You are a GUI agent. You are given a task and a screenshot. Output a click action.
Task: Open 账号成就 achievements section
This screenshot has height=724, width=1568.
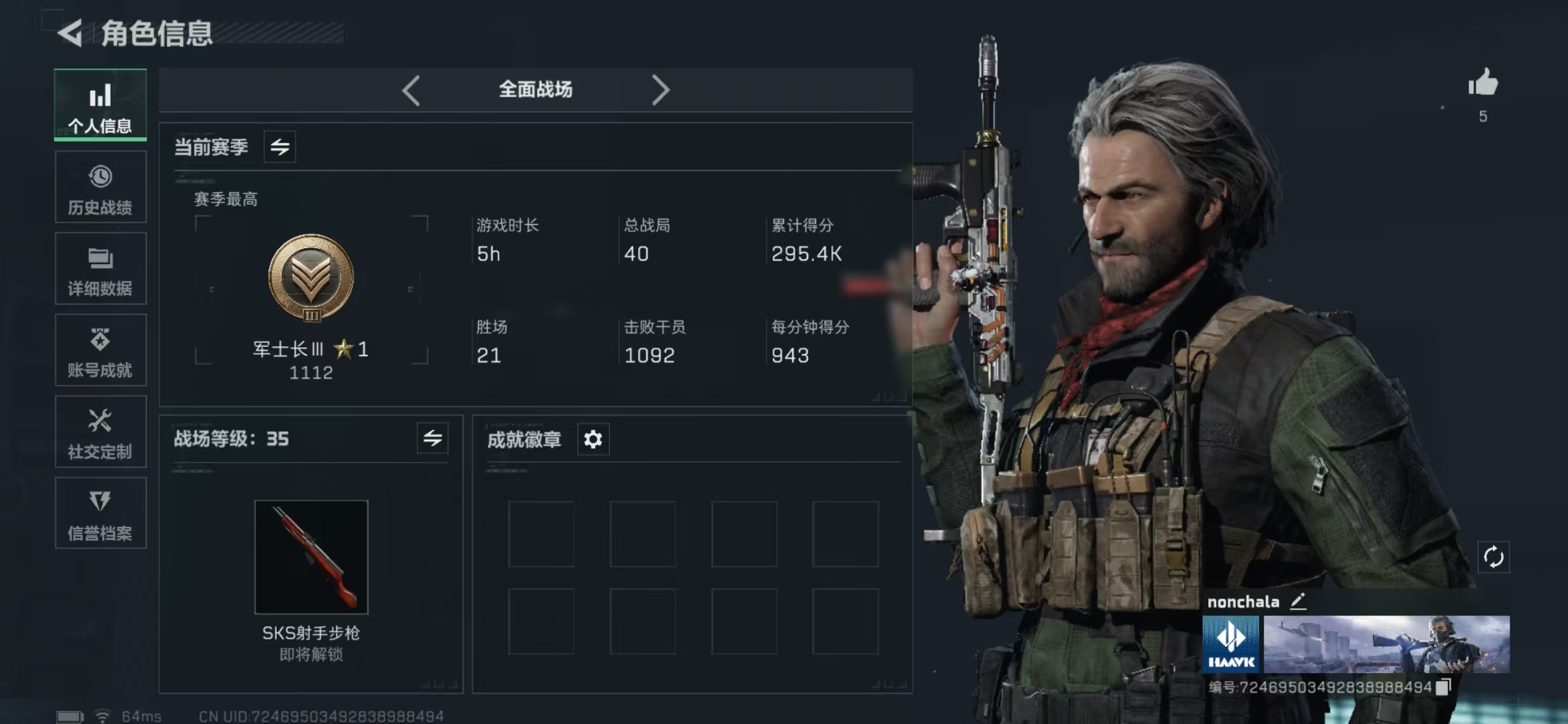tap(100, 350)
